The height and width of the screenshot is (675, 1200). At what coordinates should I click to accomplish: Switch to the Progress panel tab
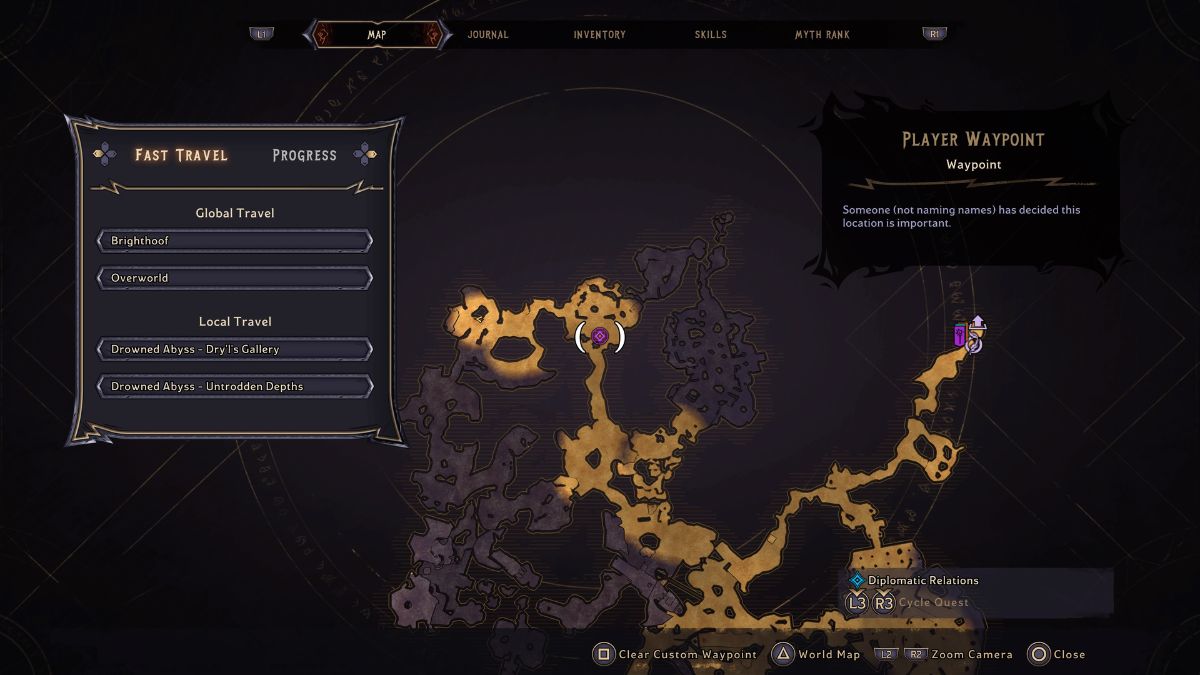[x=304, y=155]
